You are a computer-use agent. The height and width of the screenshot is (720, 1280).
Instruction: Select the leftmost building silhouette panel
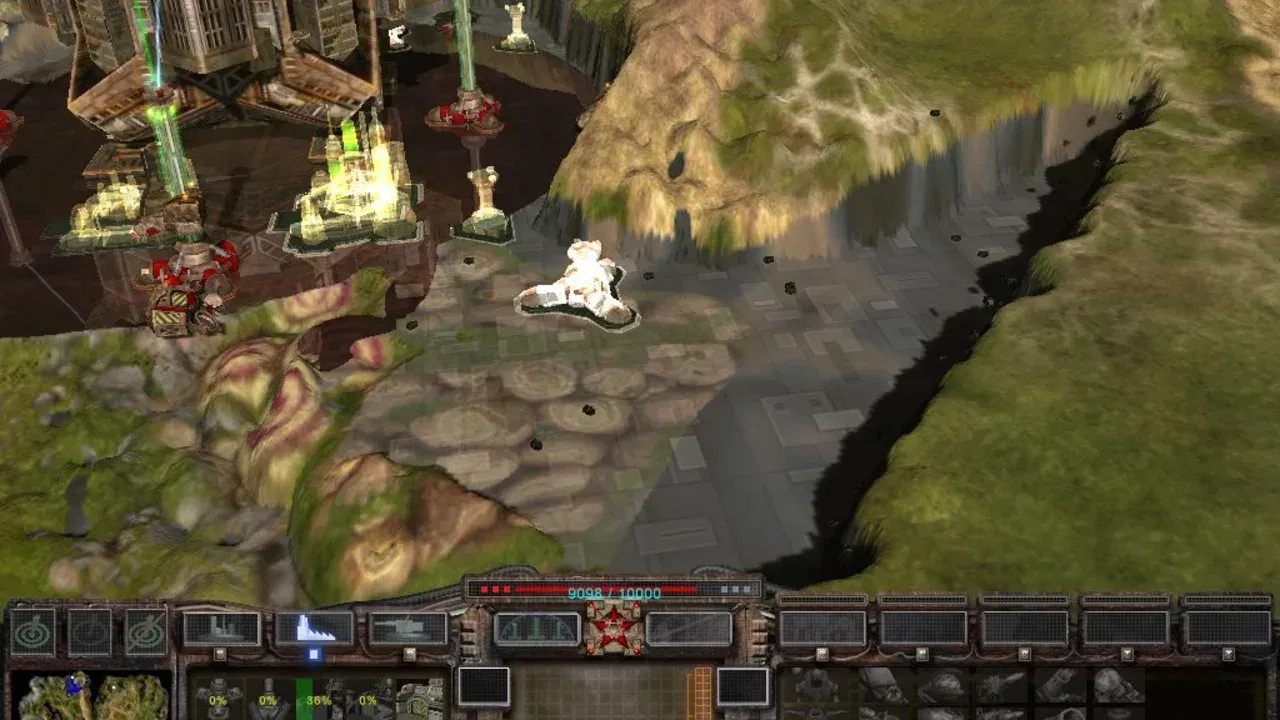pos(221,627)
